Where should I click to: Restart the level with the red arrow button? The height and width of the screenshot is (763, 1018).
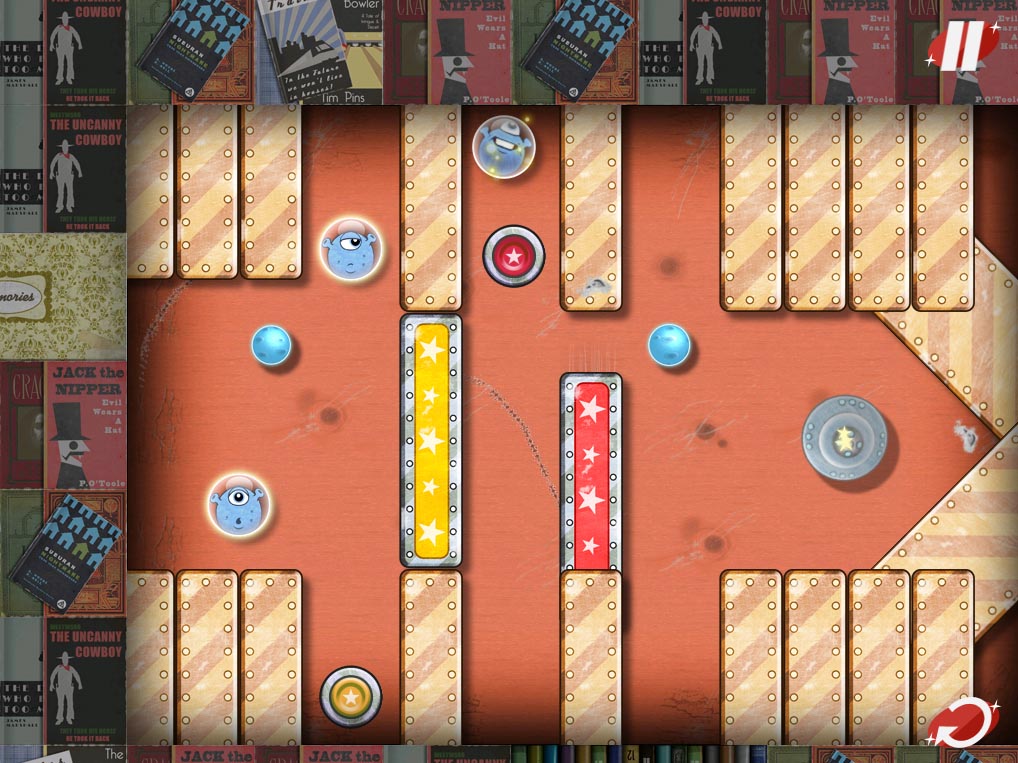point(960,722)
